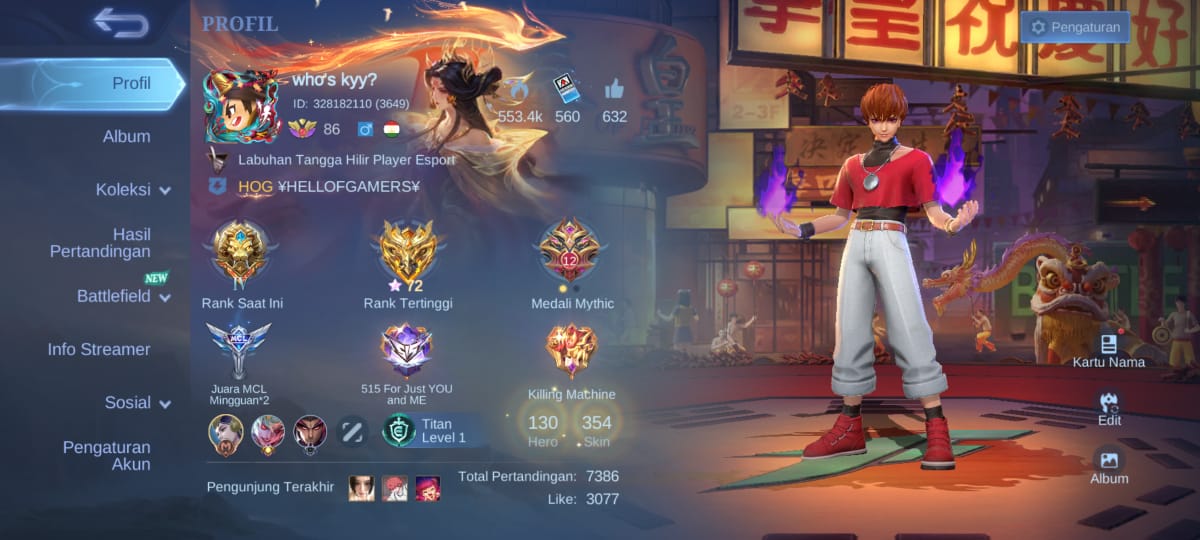Expand the Koleksi section
This screenshot has height=540, width=1200.
(x=133, y=190)
